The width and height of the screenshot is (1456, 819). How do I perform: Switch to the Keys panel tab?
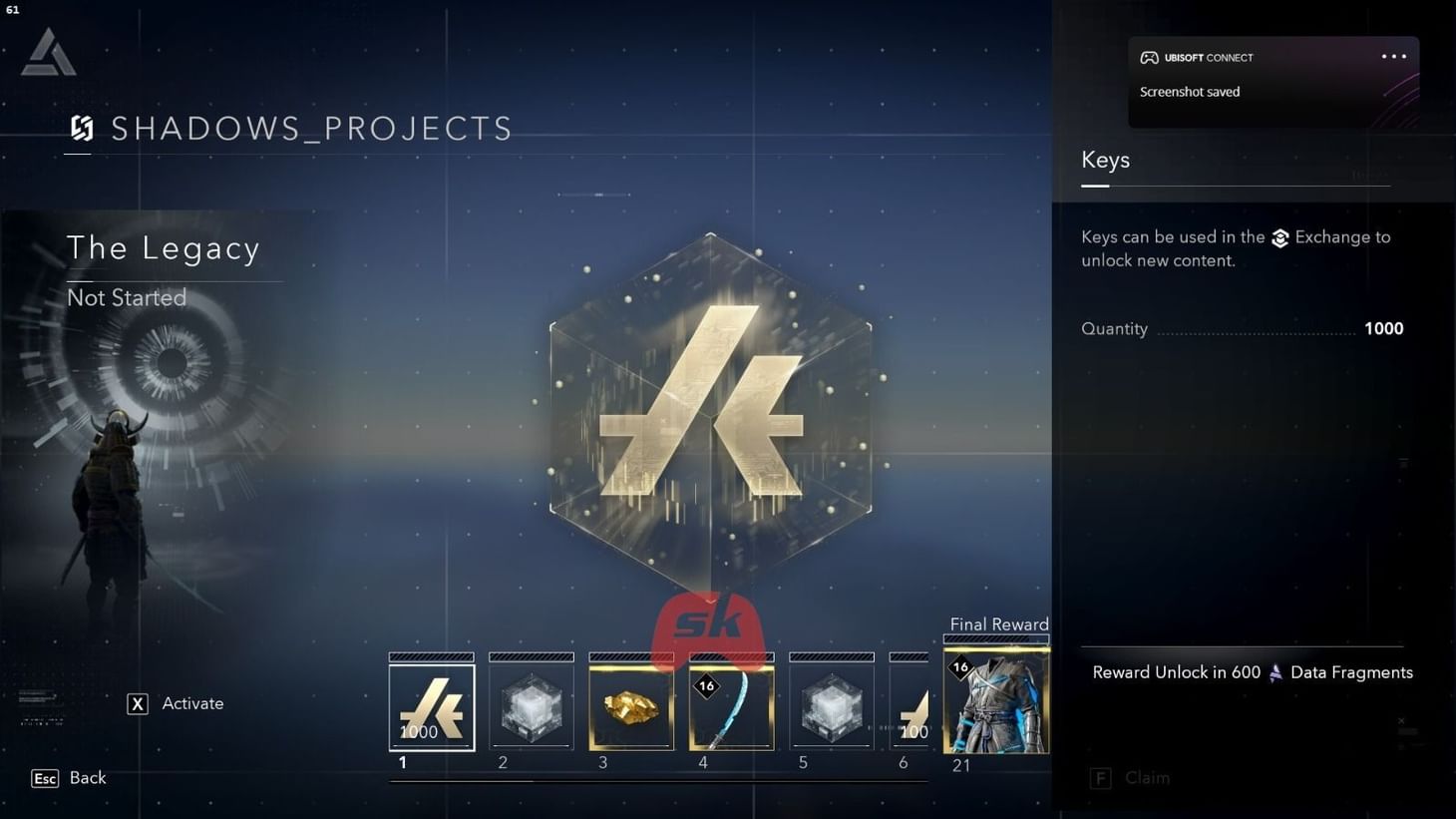(x=1105, y=160)
